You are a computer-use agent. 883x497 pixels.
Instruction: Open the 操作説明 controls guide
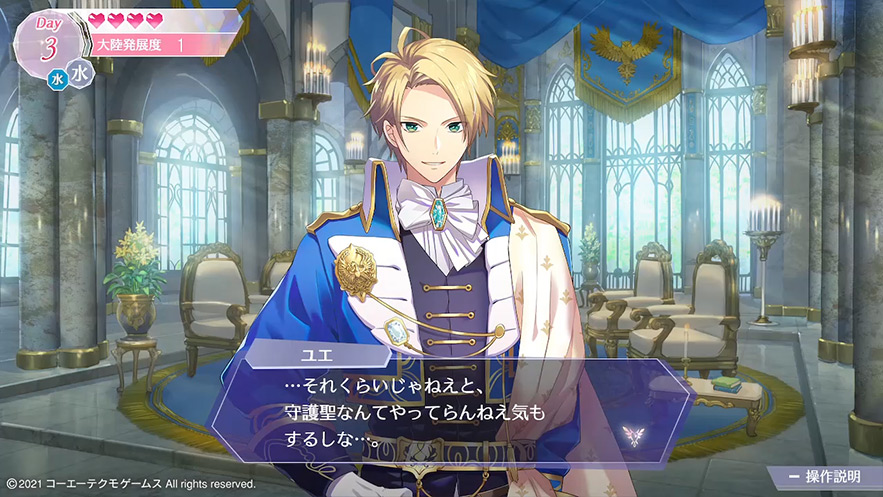(825, 477)
